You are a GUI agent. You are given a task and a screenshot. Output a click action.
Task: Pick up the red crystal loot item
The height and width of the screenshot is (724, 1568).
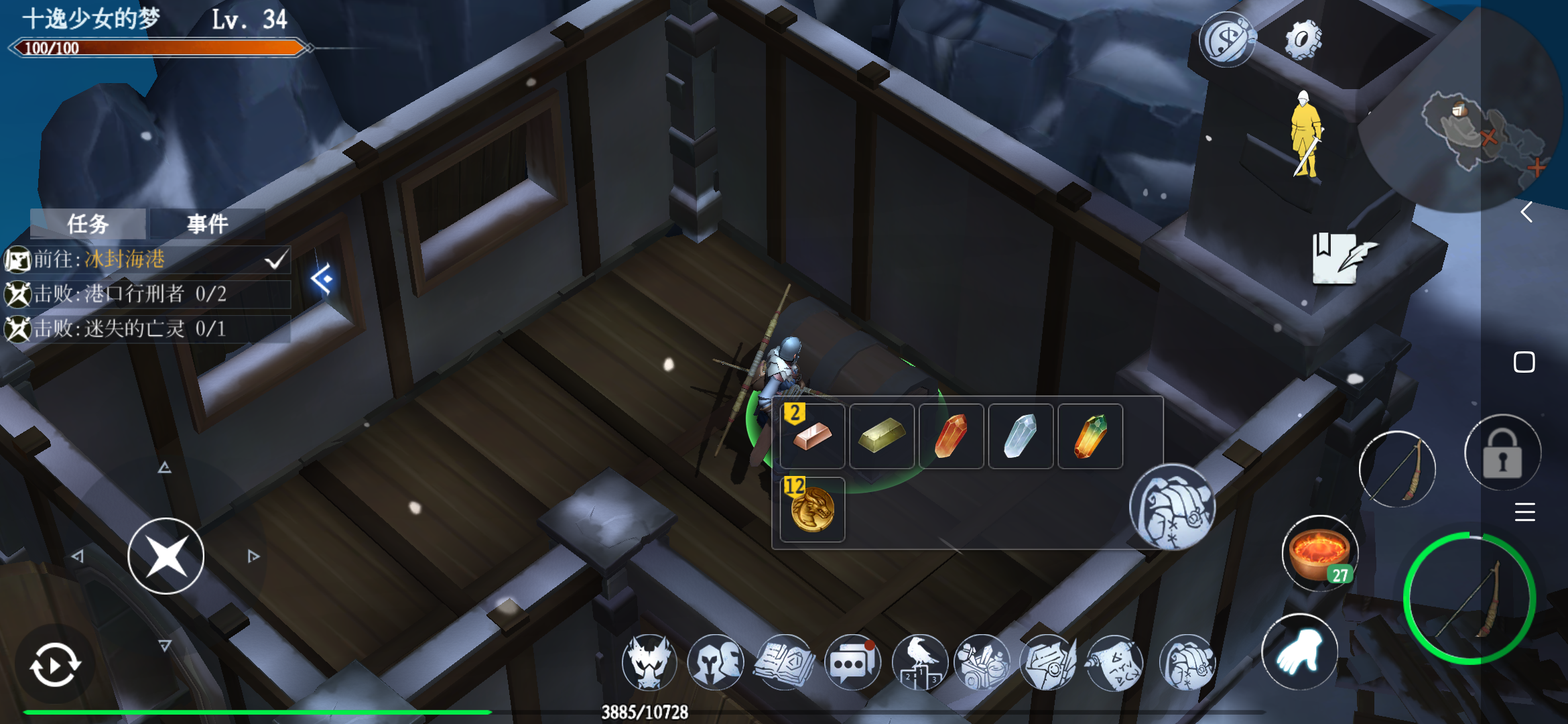[951, 436]
